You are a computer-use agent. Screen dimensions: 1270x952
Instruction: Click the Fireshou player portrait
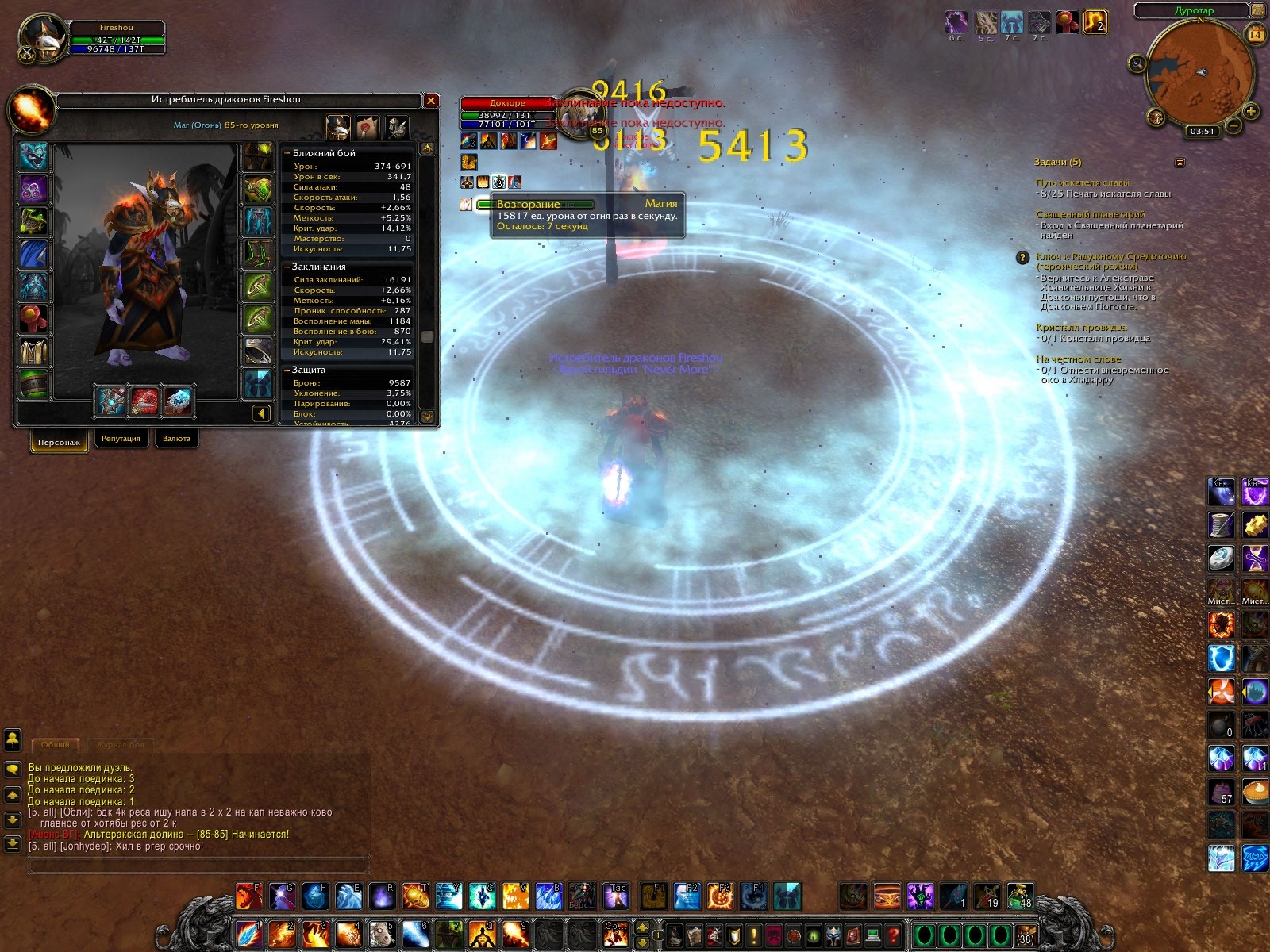(41, 37)
